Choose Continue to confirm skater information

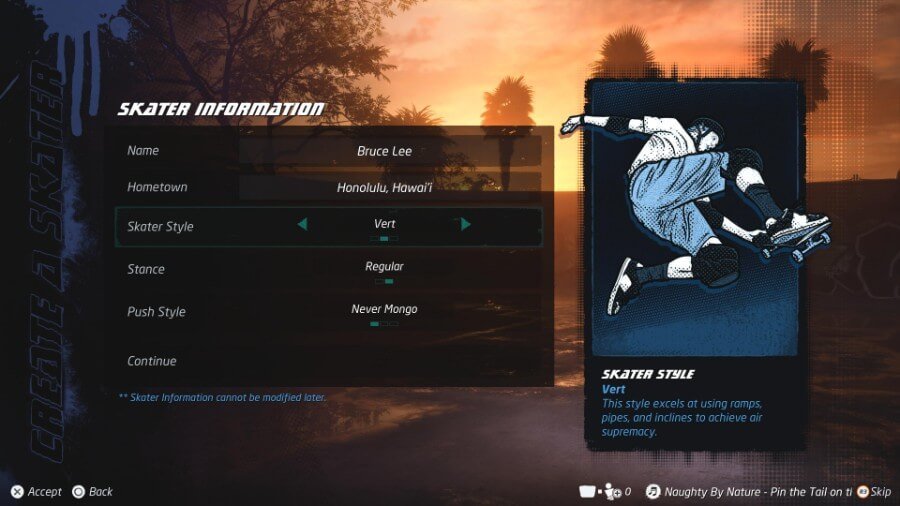(152, 361)
